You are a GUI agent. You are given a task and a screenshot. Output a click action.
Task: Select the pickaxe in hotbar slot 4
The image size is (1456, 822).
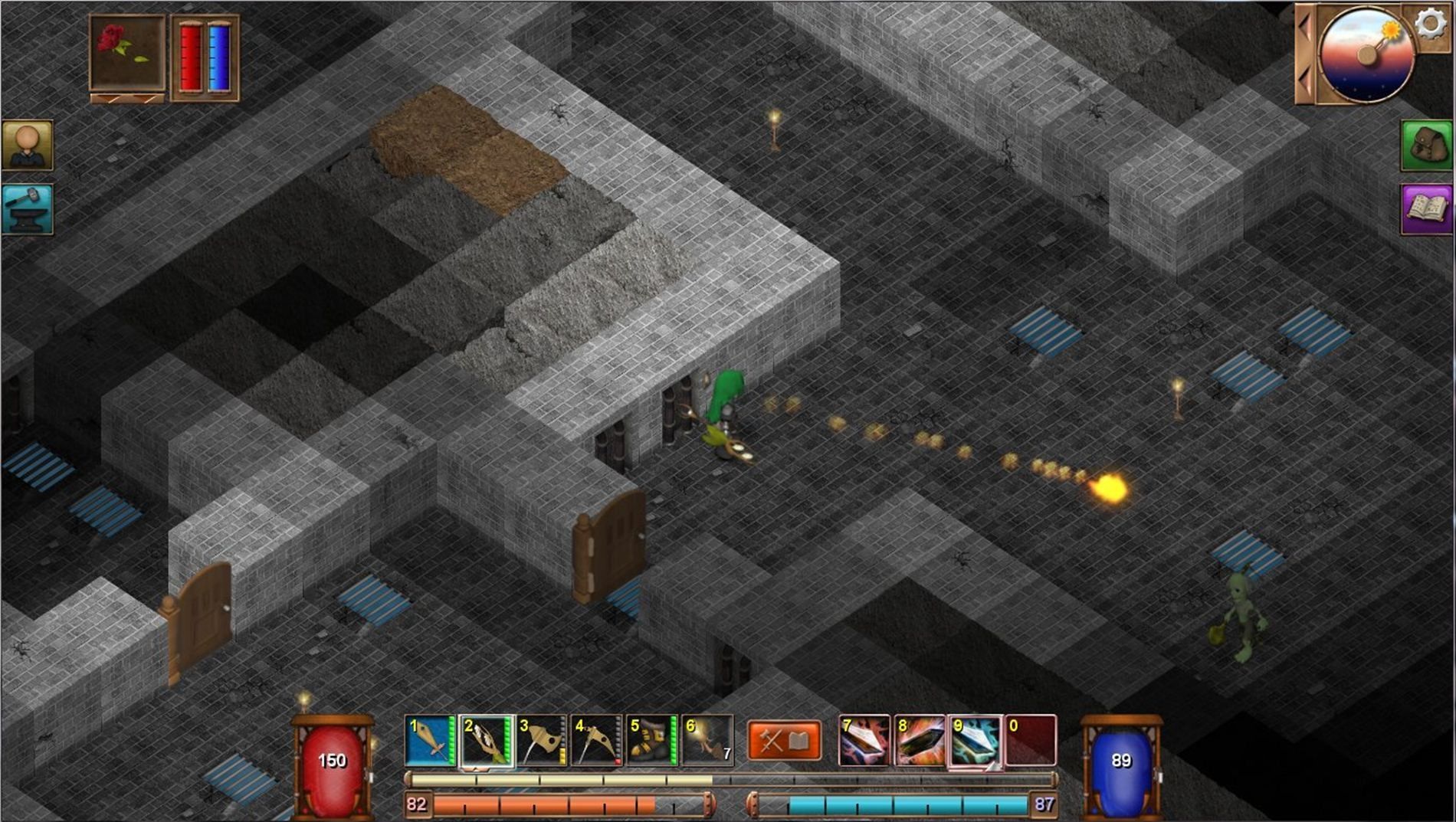tap(597, 740)
